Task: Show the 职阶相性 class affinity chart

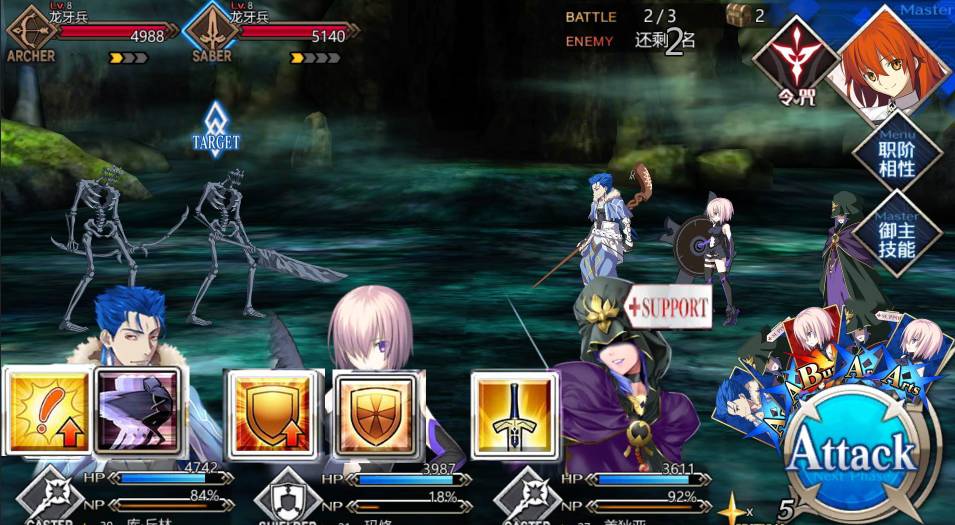Action: tap(895, 155)
